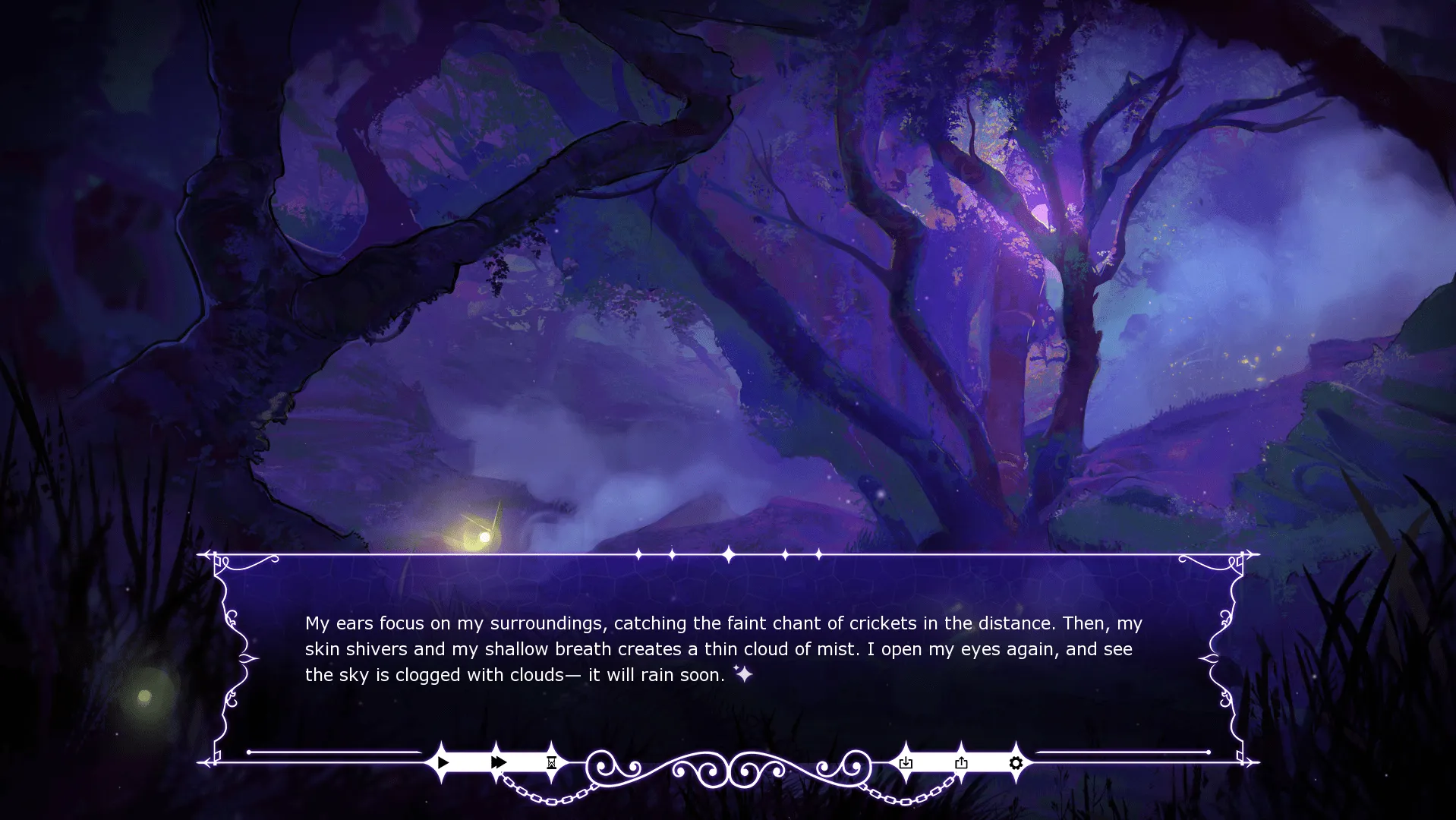Viewport: 1456px width, 820px height.
Task: Advance the story by clicking the narration text
Action: click(x=721, y=649)
